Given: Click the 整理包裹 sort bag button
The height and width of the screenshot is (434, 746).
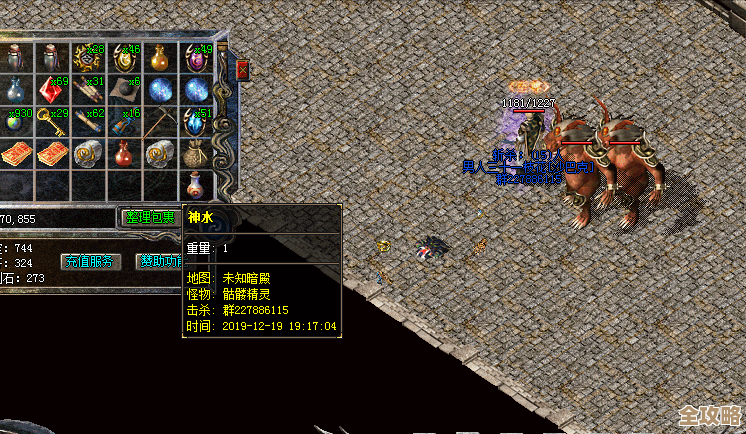Looking at the screenshot, I should [148, 216].
